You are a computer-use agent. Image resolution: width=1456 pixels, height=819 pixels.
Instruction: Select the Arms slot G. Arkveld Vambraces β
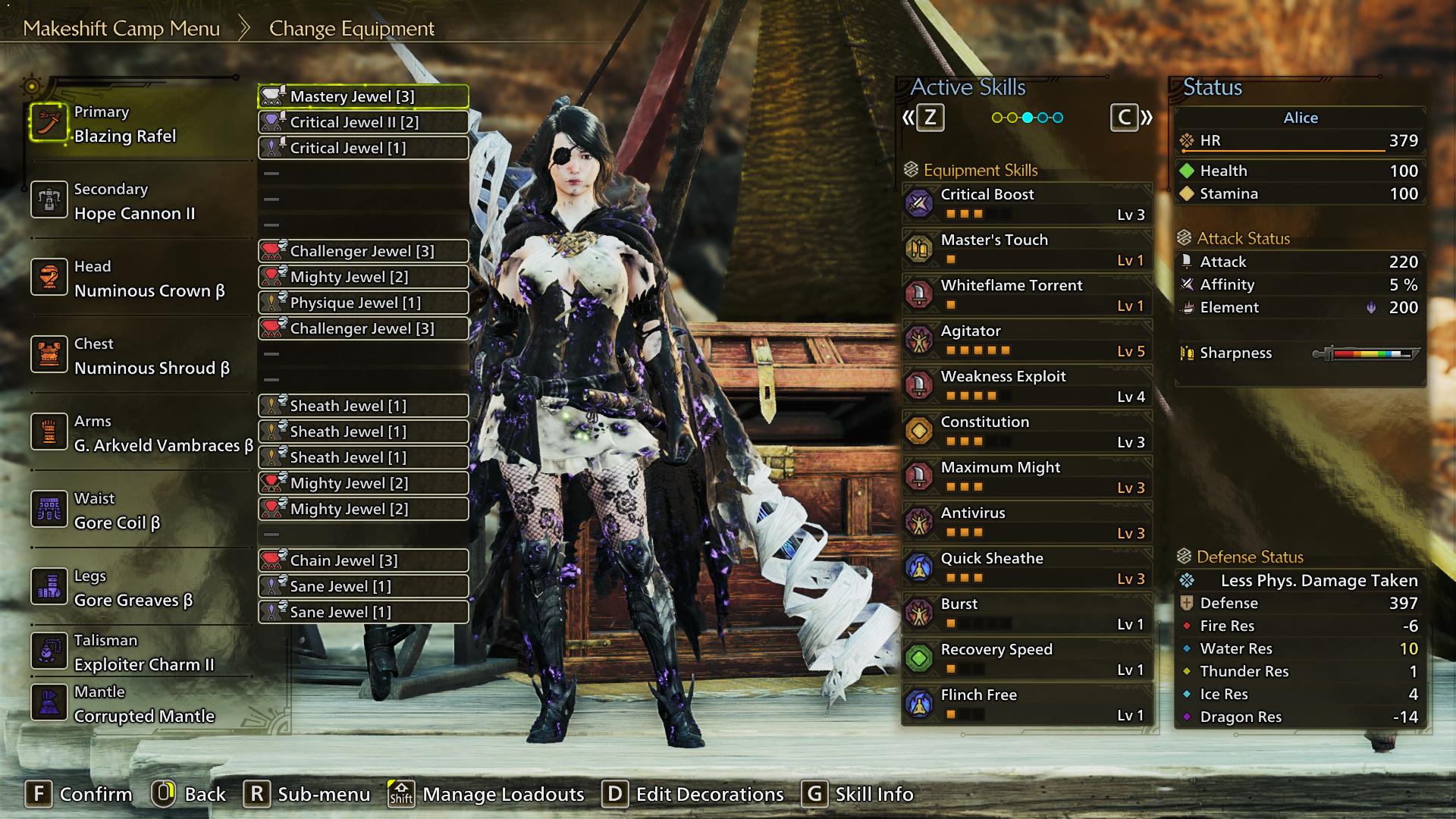click(163, 434)
